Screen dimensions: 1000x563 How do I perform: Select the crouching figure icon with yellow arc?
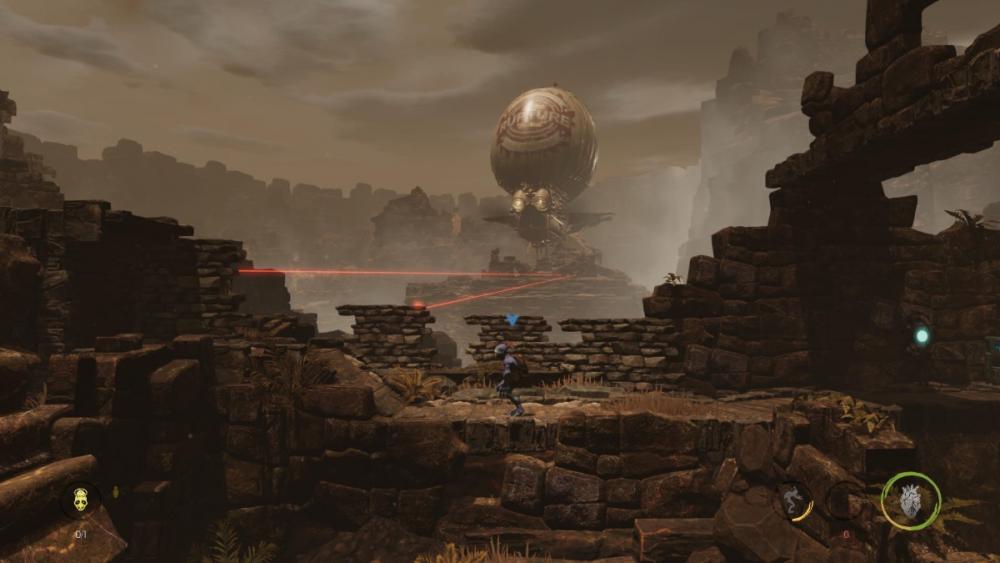[793, 502]
